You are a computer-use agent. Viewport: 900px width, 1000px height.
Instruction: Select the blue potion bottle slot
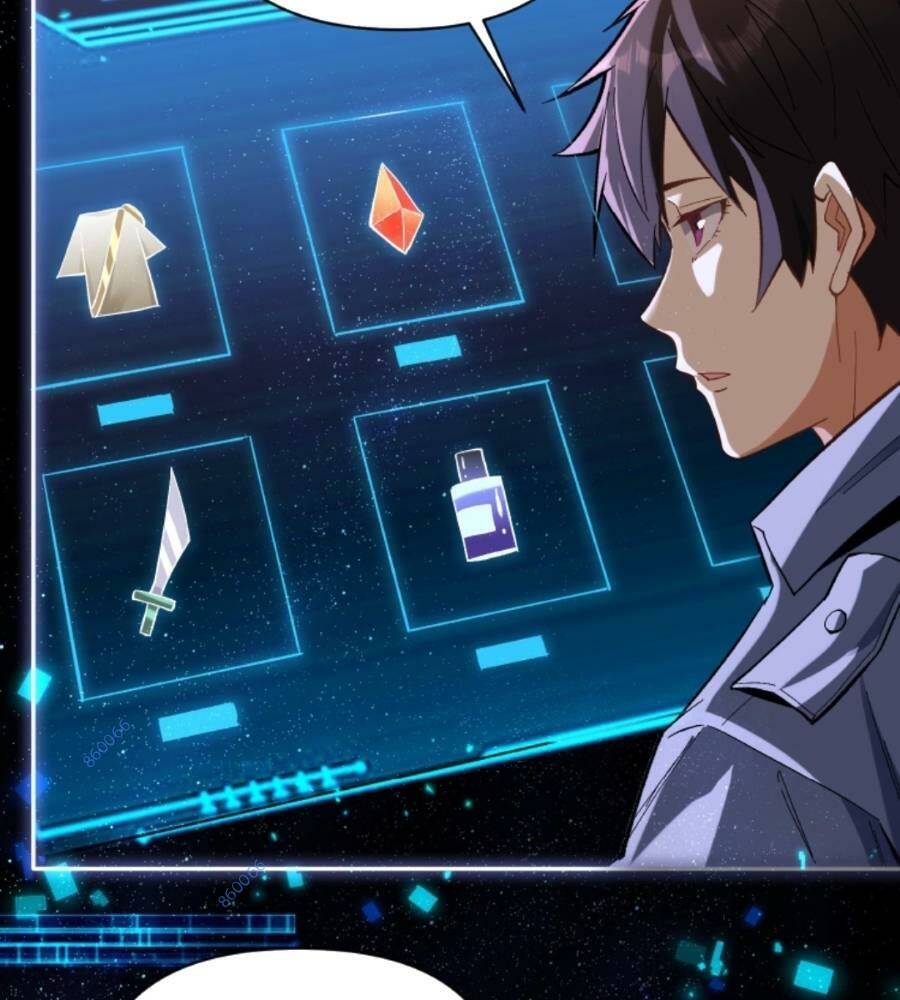tap(482, 505)
